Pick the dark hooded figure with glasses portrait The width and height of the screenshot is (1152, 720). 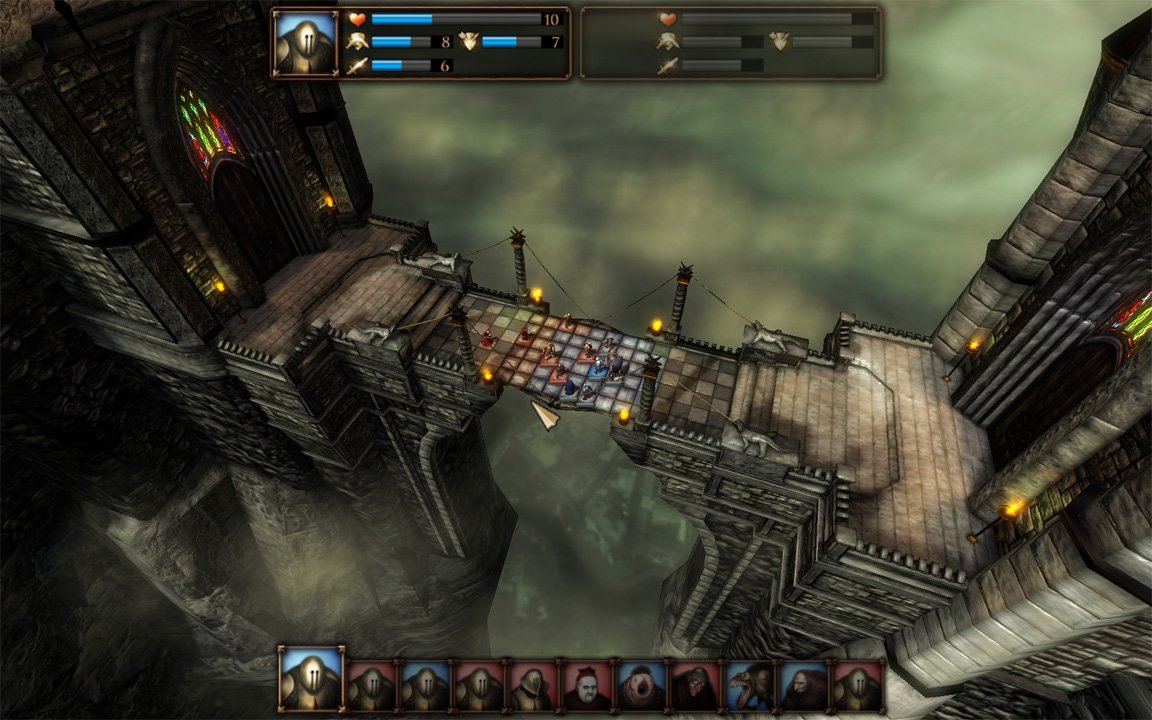[x=694, y=685]
